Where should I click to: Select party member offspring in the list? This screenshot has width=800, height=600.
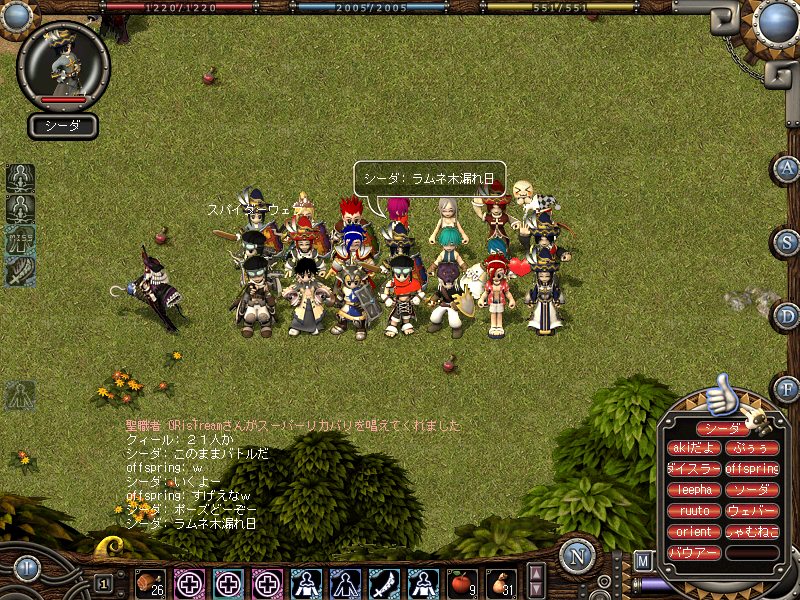[752, 469]
